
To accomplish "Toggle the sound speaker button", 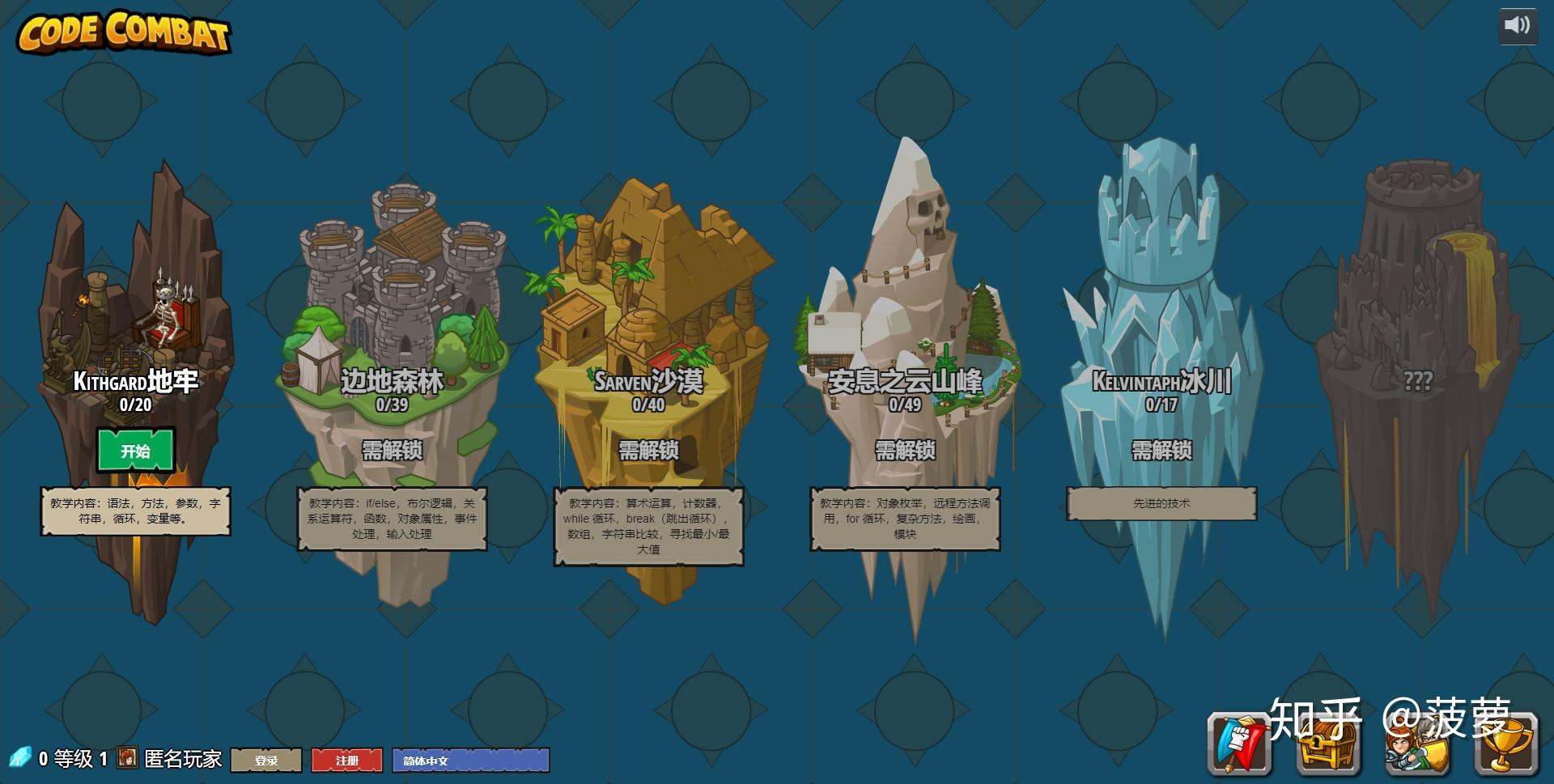I will tap(1517, 26).
